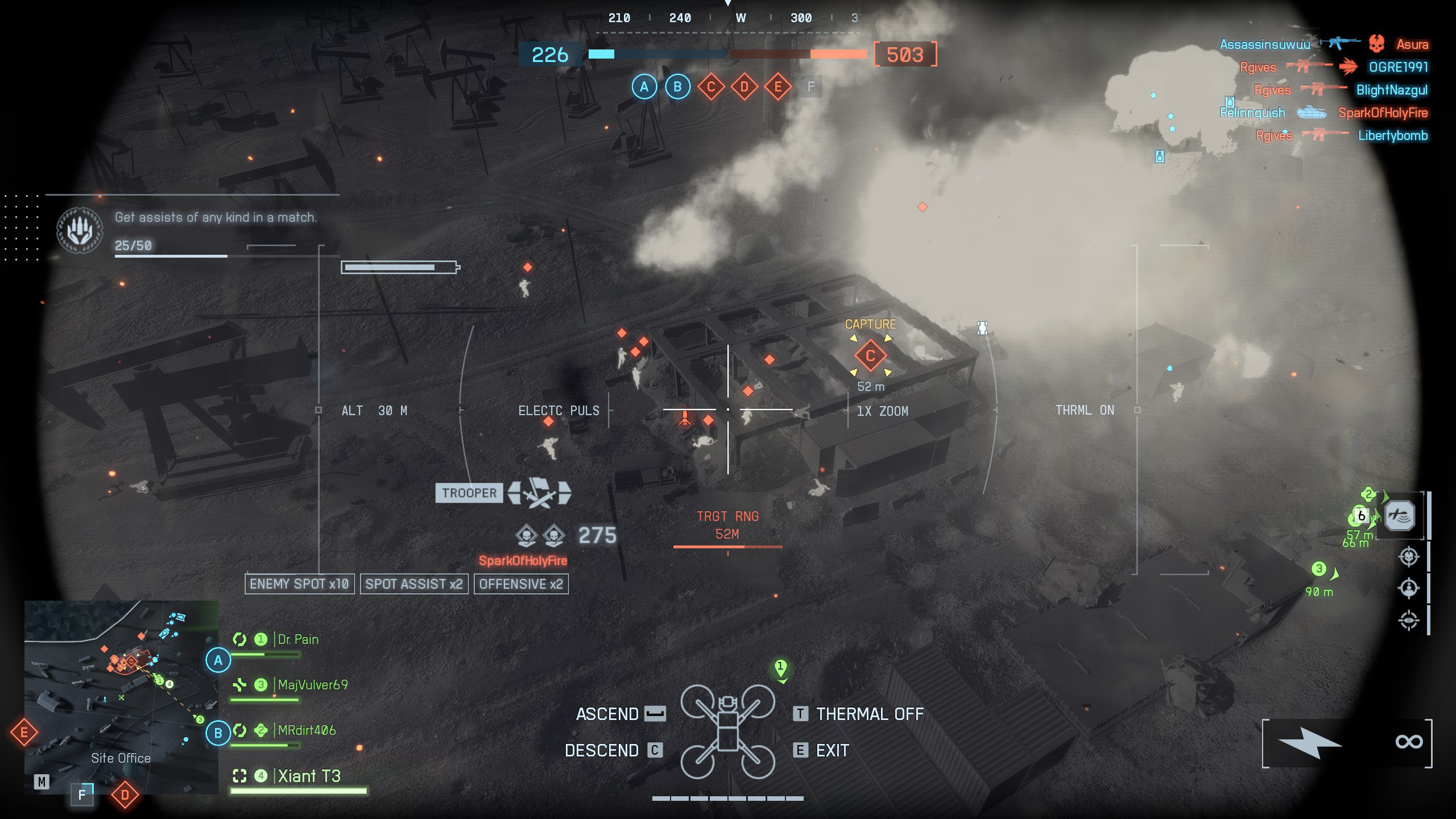Click the F objective in the top flag bar
The image size is (1456, 819).
(x=811, y=87)
